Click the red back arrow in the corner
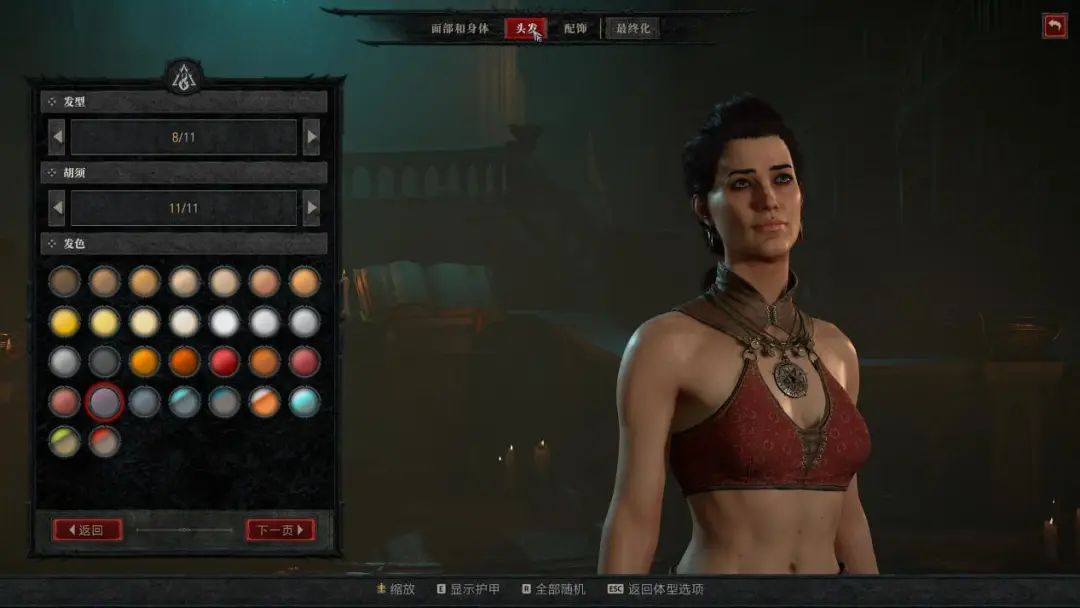The height and width of the screenshot is (608, 1080). pos(1054,26)
